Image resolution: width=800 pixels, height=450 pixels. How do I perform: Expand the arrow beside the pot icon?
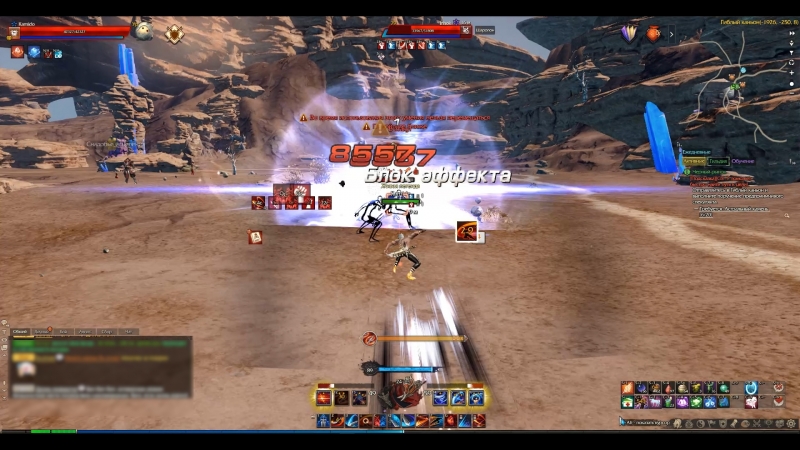tap(671, 34)
